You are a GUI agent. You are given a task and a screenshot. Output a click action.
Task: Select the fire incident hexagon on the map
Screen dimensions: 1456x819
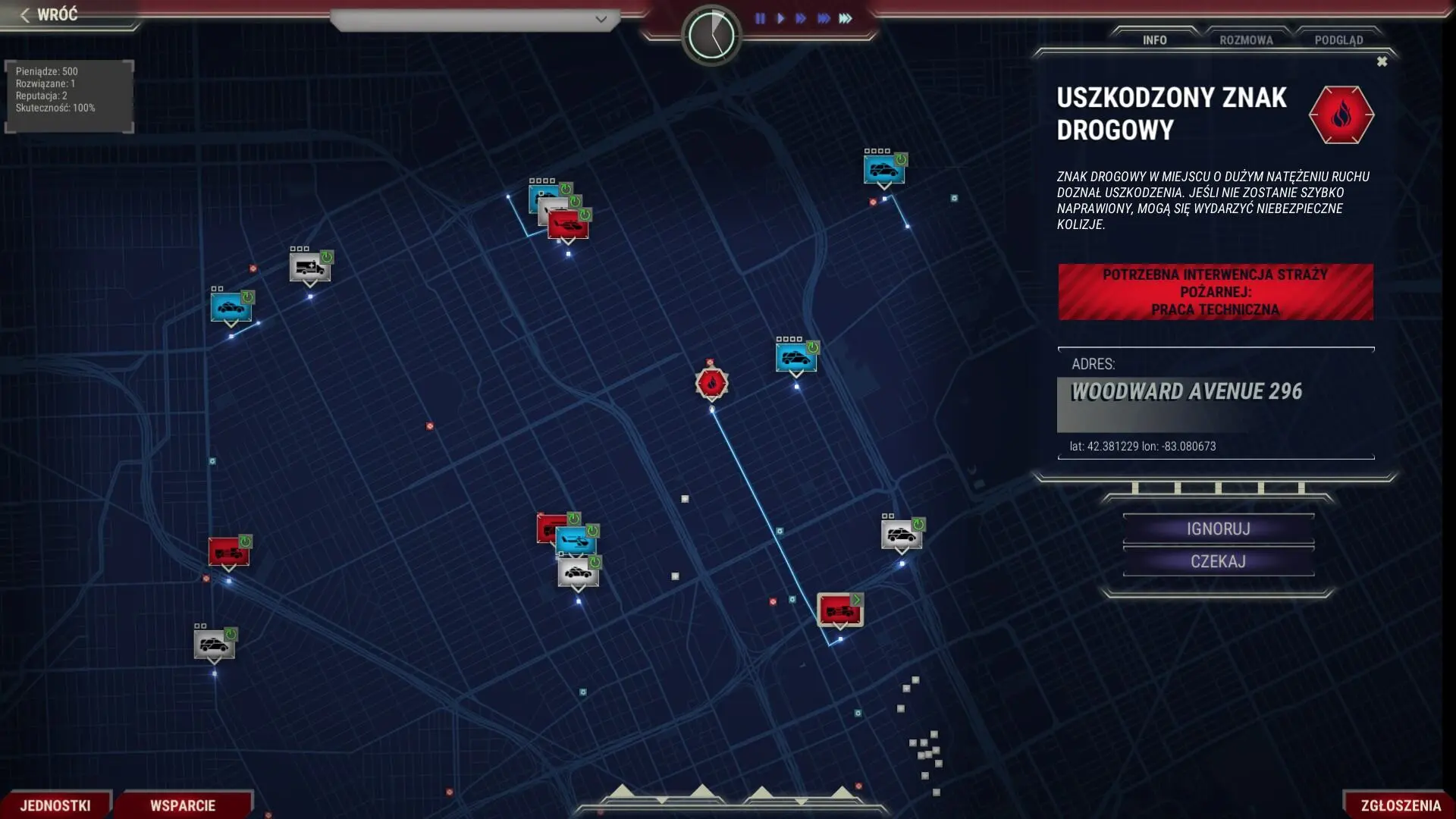pos(711,384)
